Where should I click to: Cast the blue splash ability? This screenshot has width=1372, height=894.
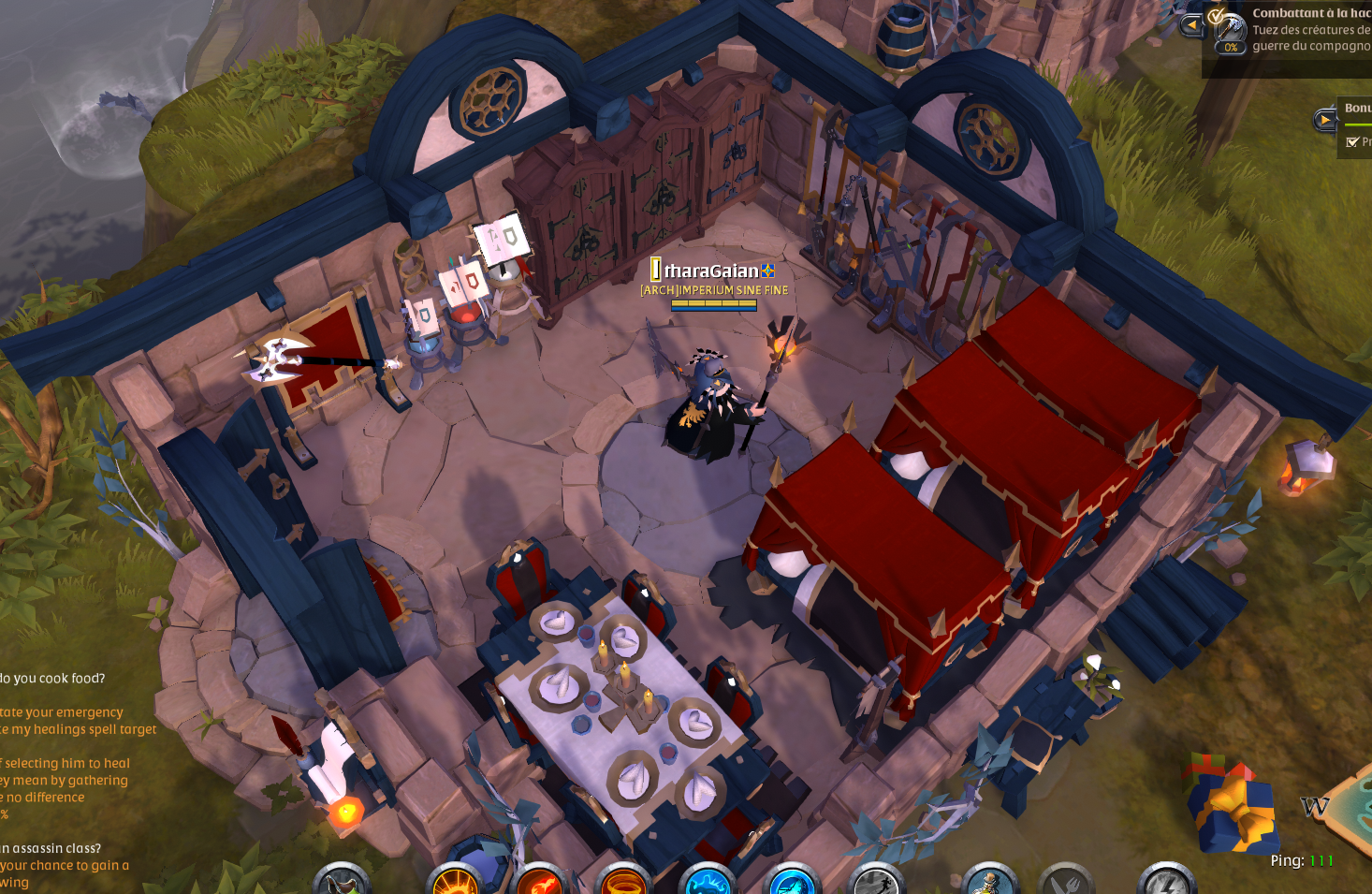click(707, 882)
